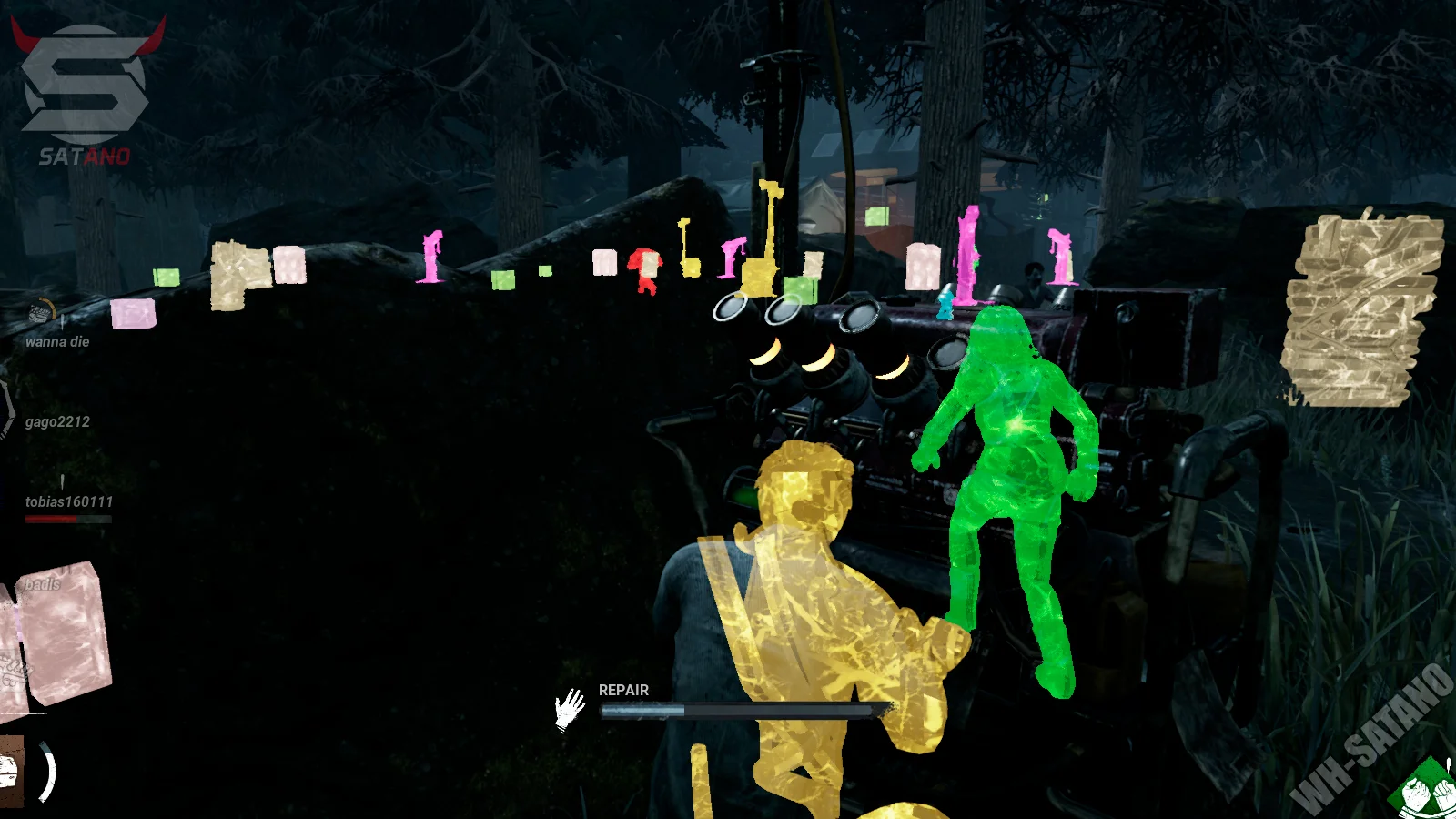Click the white hand Repair icon
This screenshot has width=1456, height=819.
tap(571, 709)
